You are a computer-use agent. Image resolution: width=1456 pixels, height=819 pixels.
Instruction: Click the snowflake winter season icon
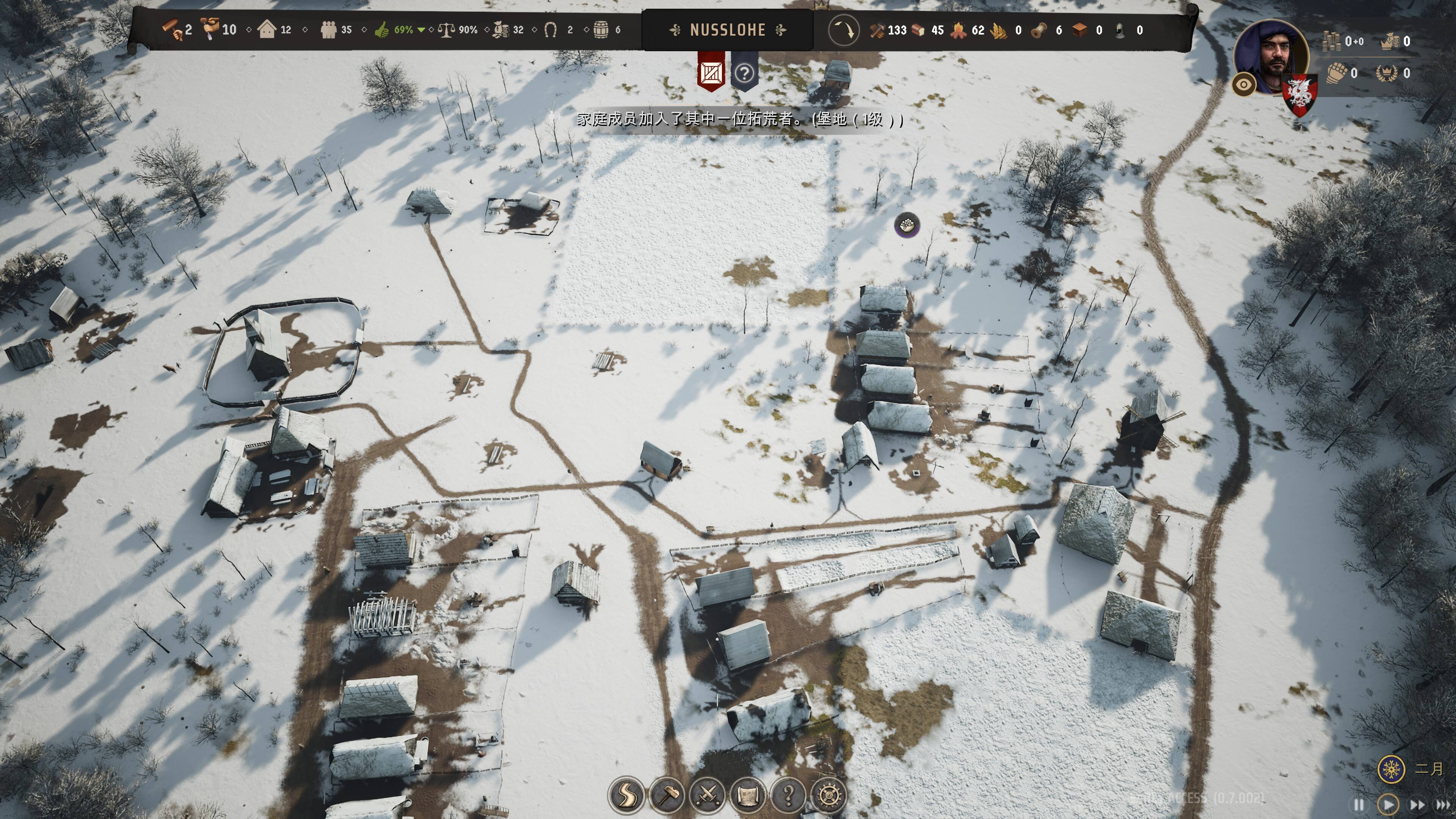click(x=1391, y=769)
